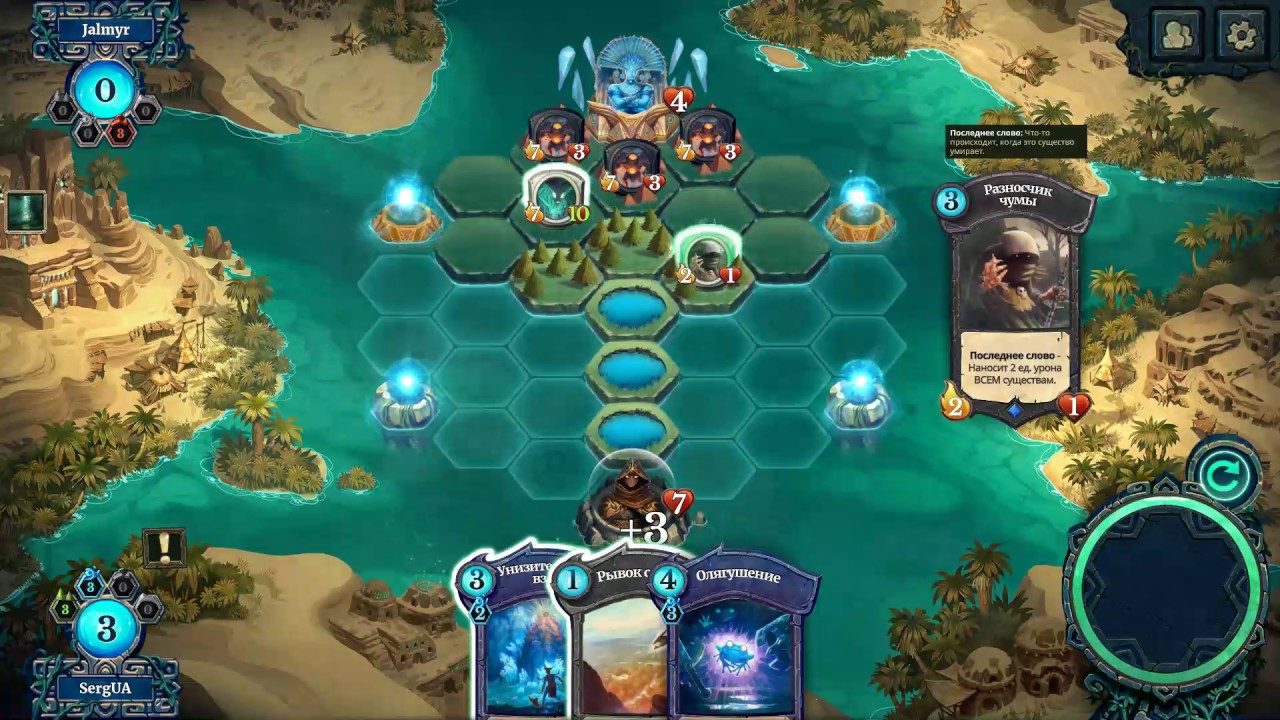The width and height of the screenshot is (1280, 720).
Task: Select the glowing 2/1 creature
Action: point(707,260)
